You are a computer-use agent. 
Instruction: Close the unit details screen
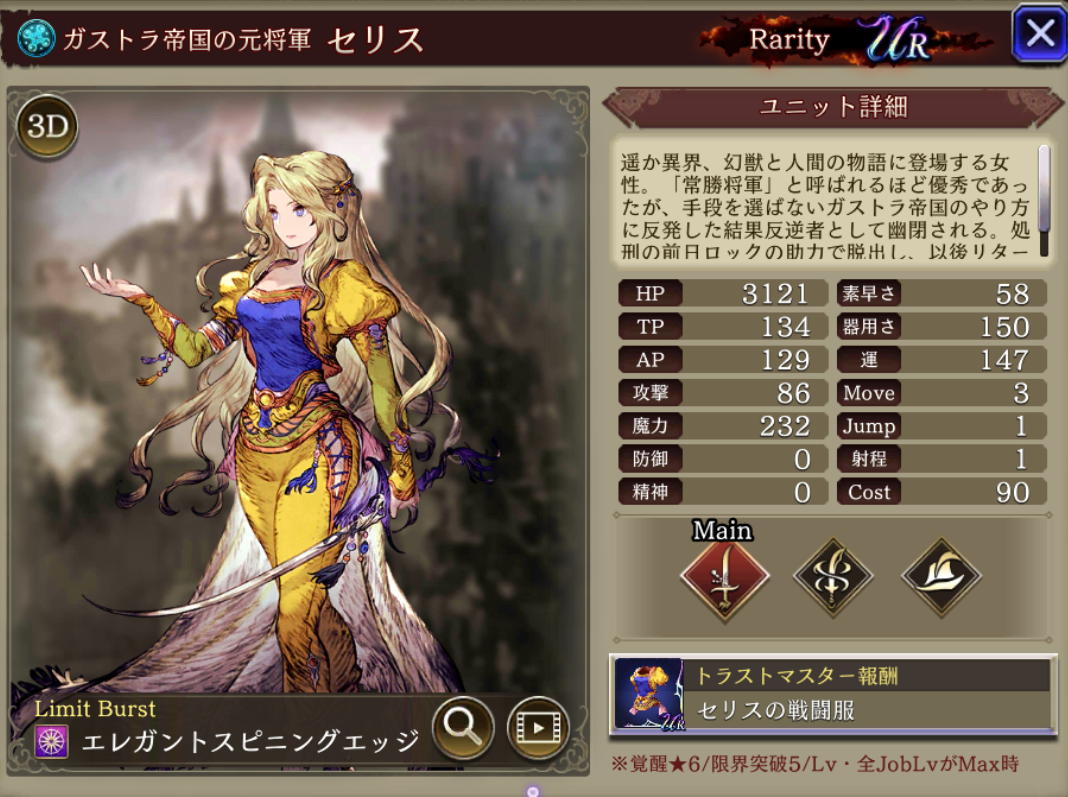click(1038, 35)
